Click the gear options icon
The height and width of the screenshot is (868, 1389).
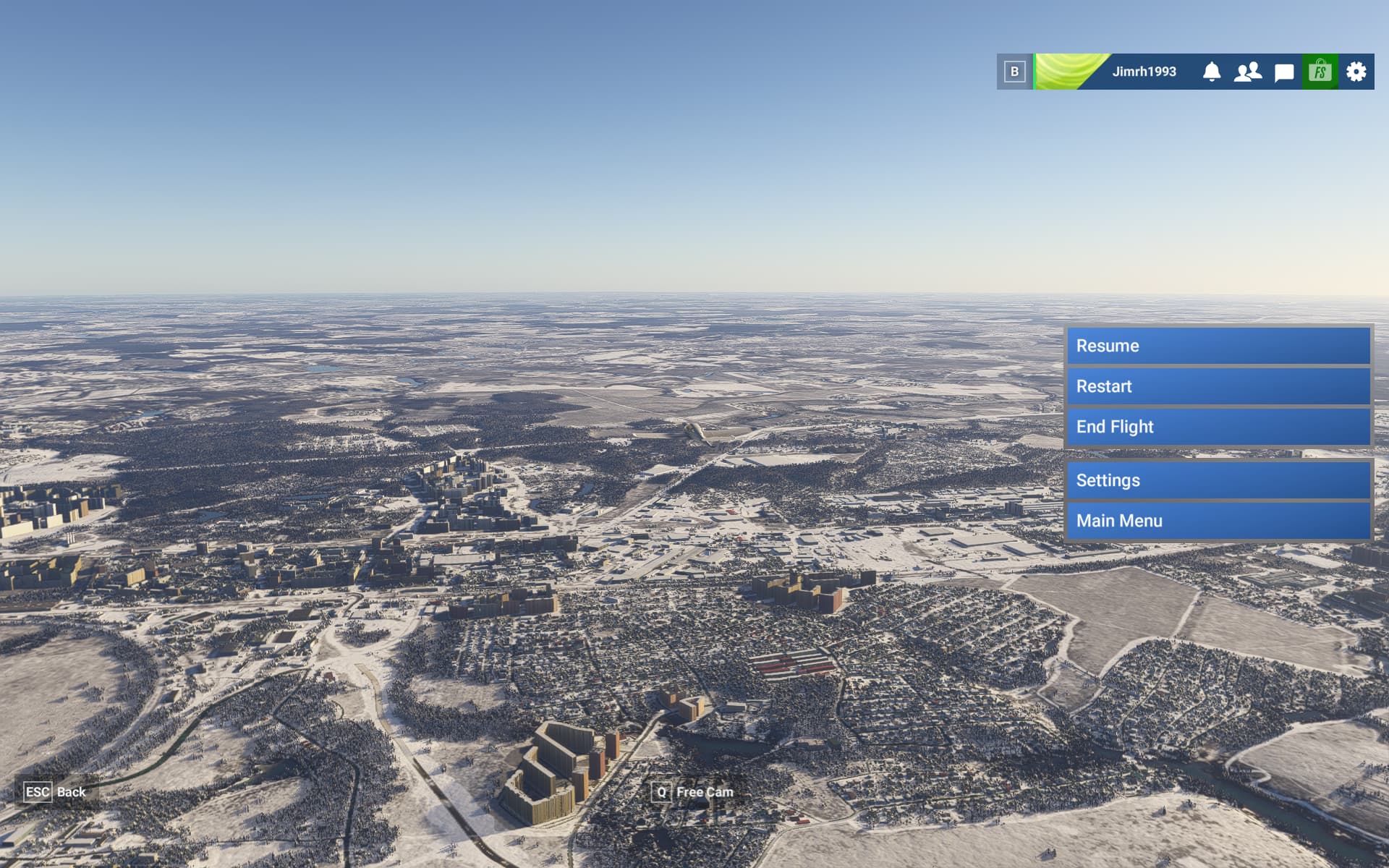(x=1356, y=72)
